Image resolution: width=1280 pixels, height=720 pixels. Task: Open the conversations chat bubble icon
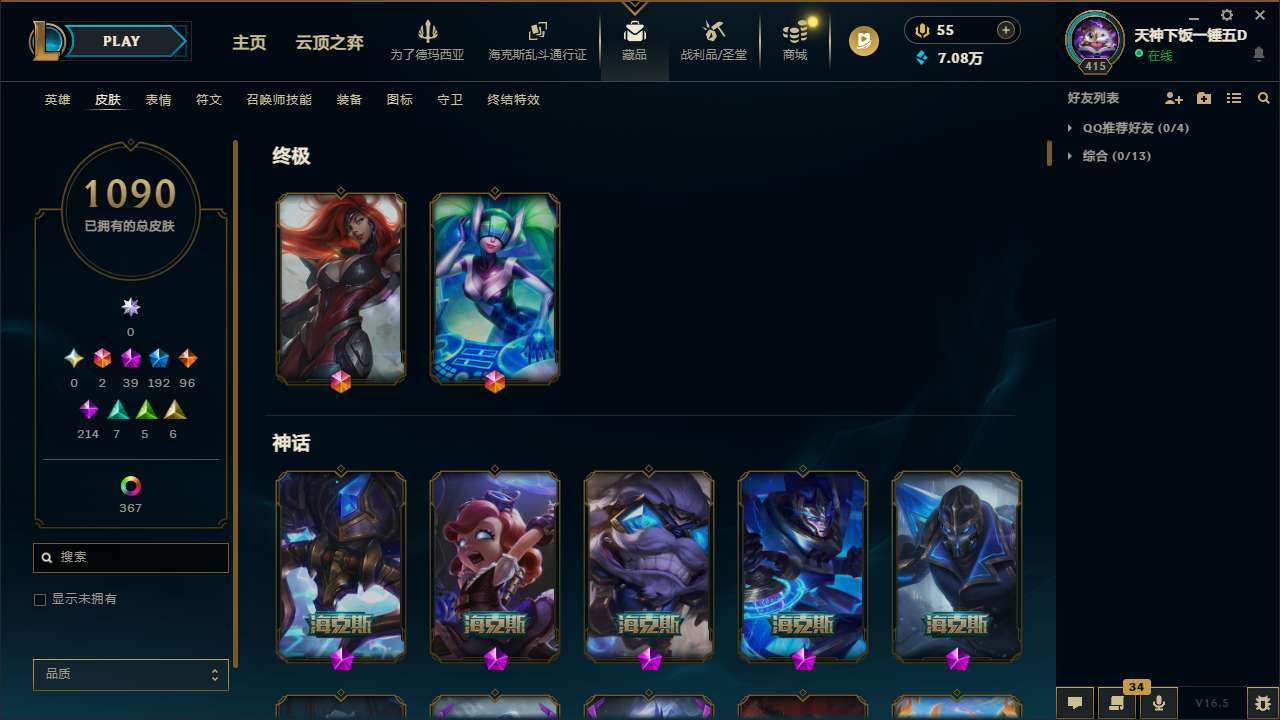pos(1075,703)
